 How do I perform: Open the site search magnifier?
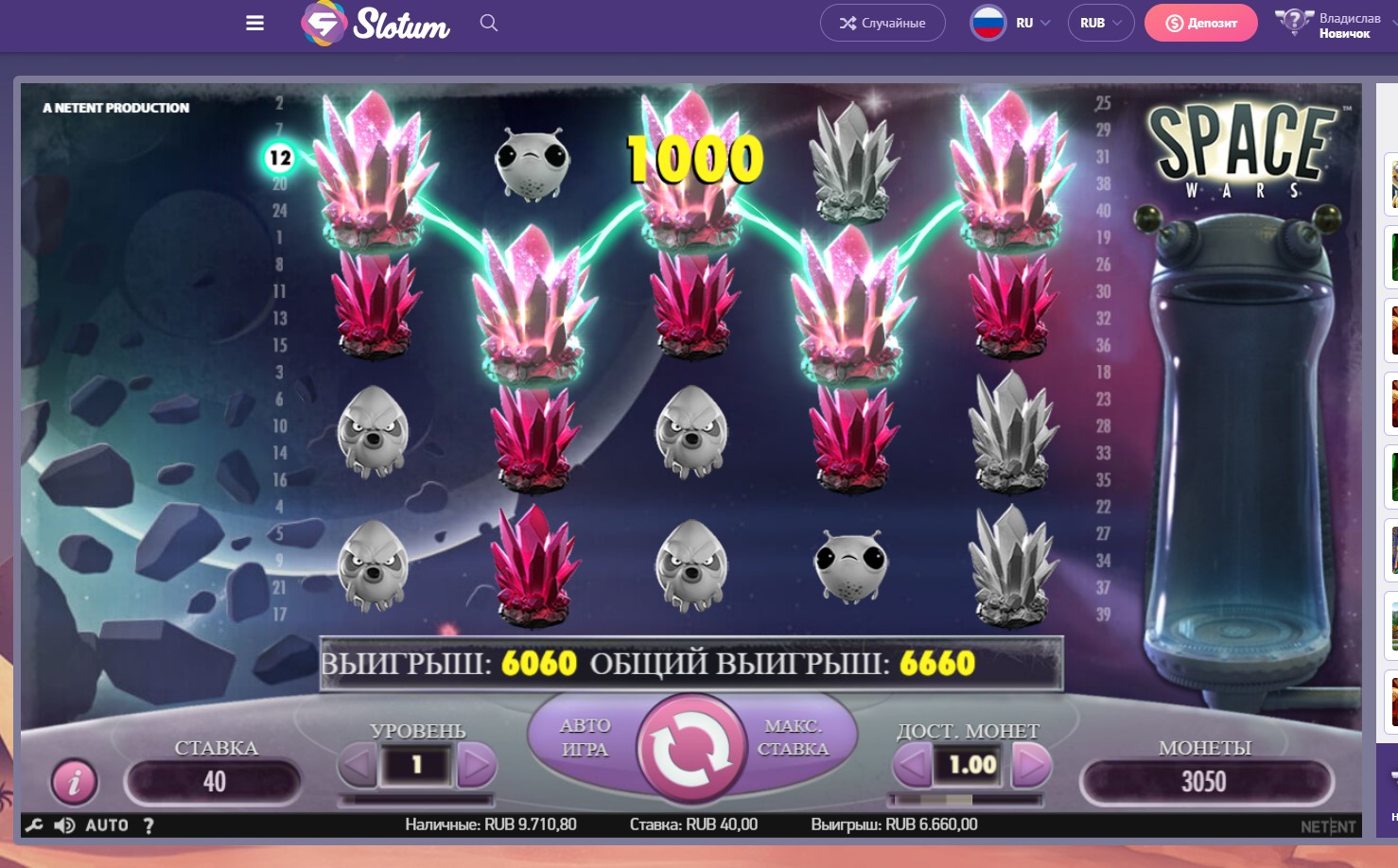[x=488, y=23]
